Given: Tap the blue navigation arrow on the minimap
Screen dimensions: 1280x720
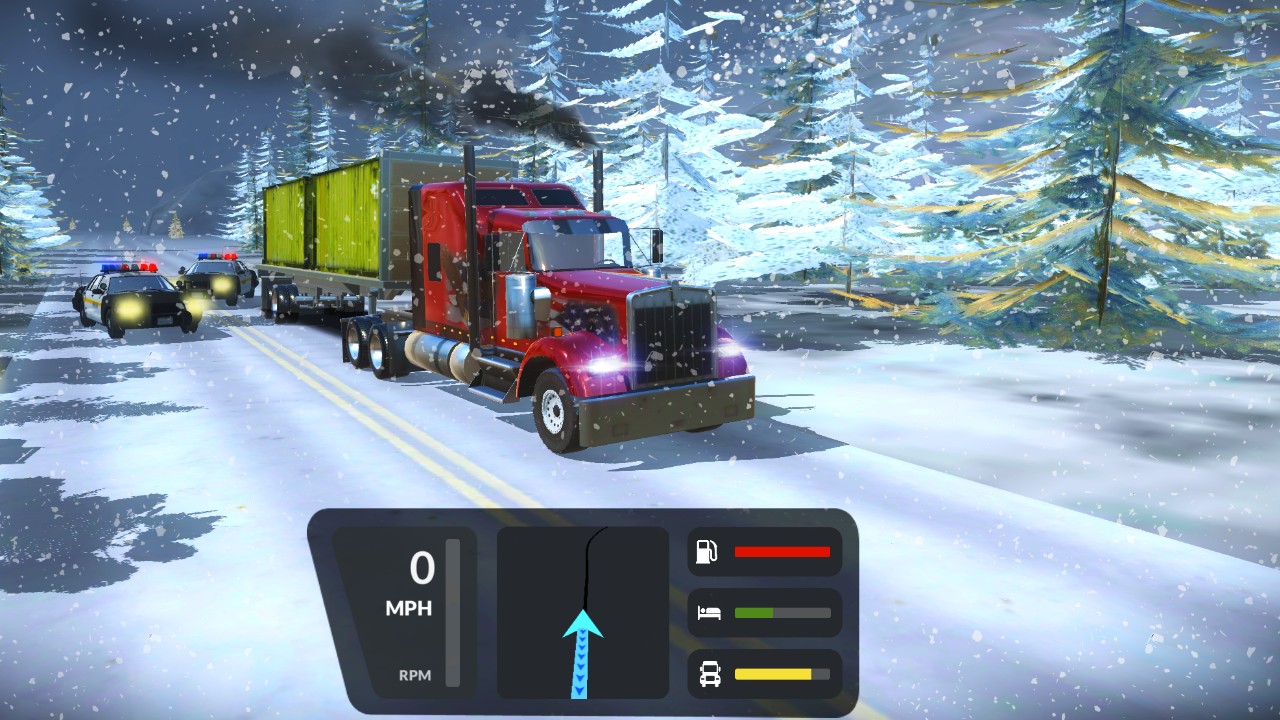Looking at the screenshot, I should [582, 640].
